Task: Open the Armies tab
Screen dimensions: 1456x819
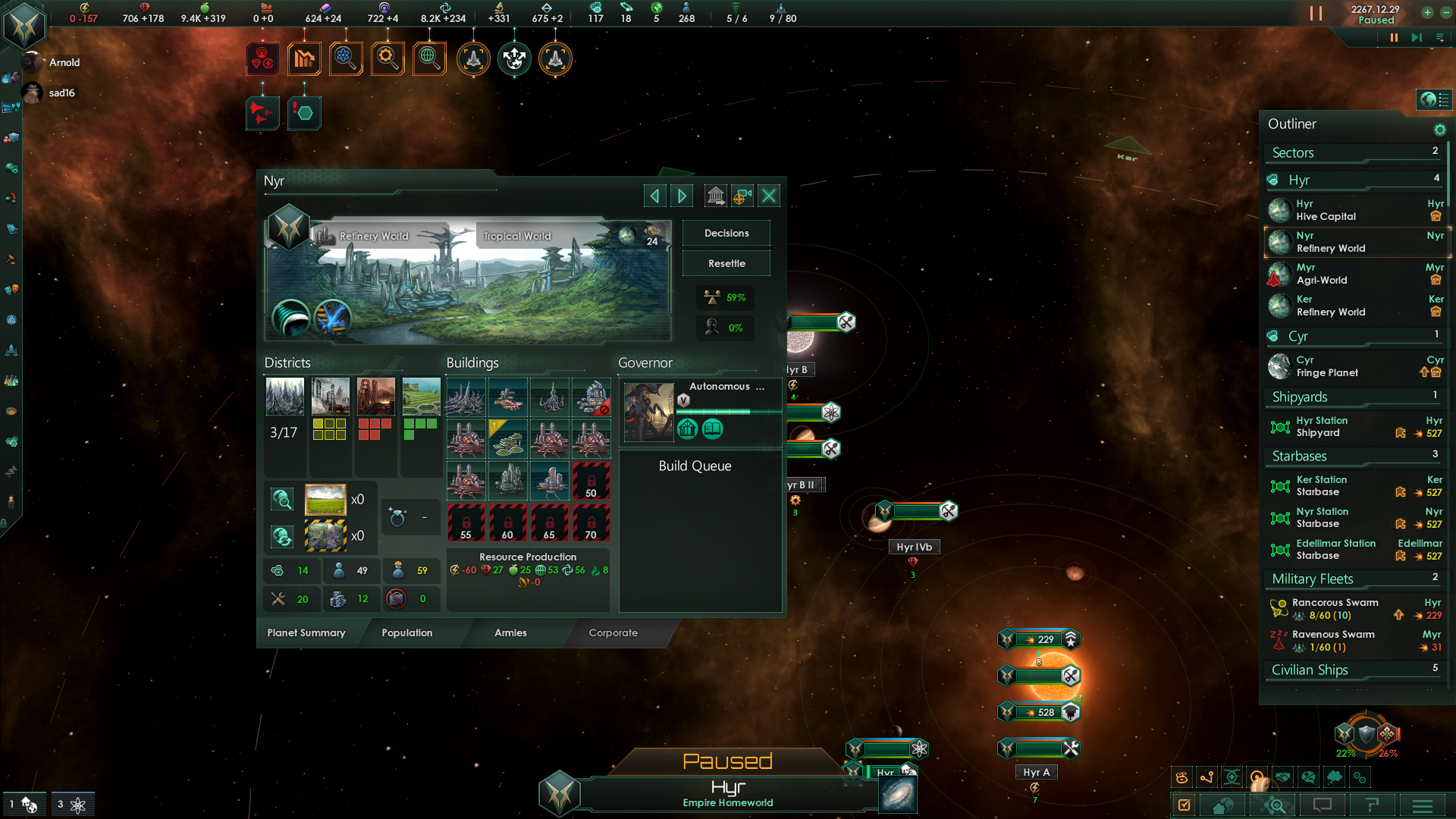Action: pos(510,633)
